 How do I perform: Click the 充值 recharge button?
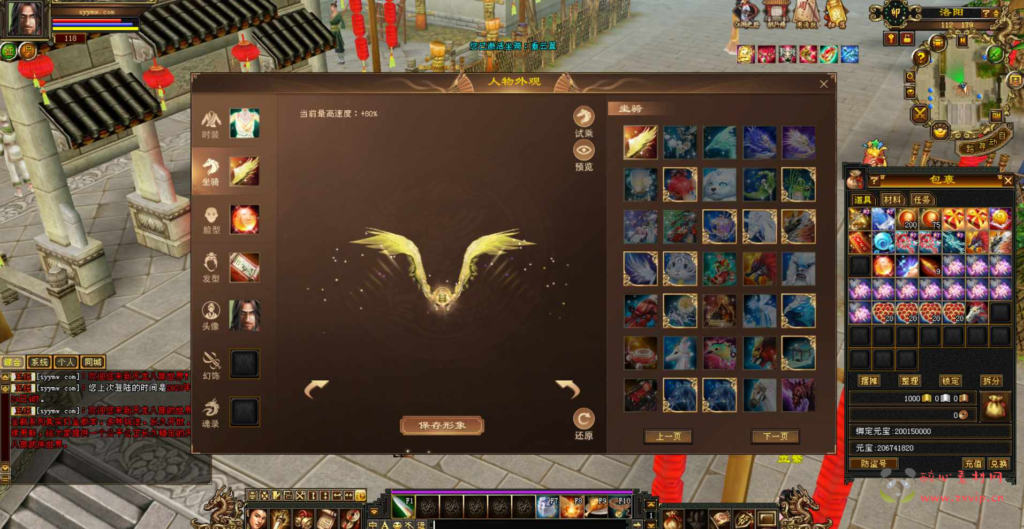[972, 463]
